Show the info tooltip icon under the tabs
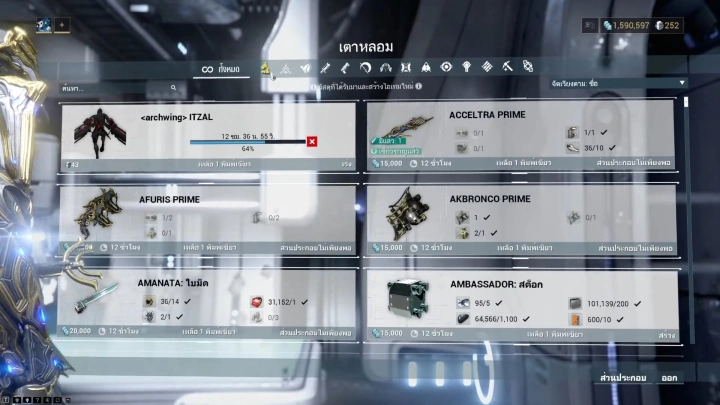Viewport: 720px width, 405px height. click(418, 87)
